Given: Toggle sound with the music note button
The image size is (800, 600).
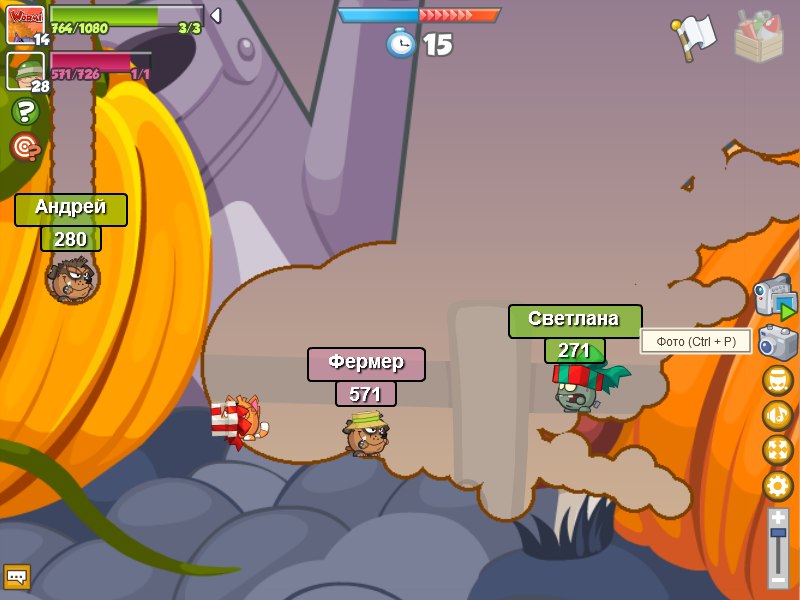Looking at the screenshot, I should click(777, 415).
